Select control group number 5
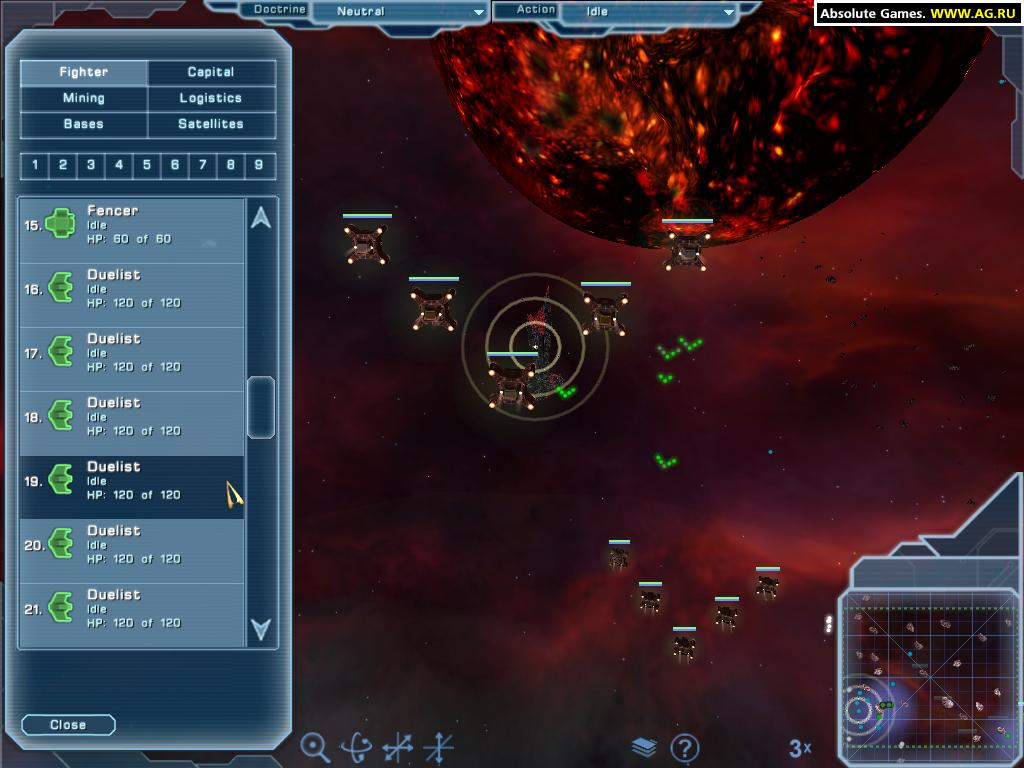 click(x=147, y=165)
